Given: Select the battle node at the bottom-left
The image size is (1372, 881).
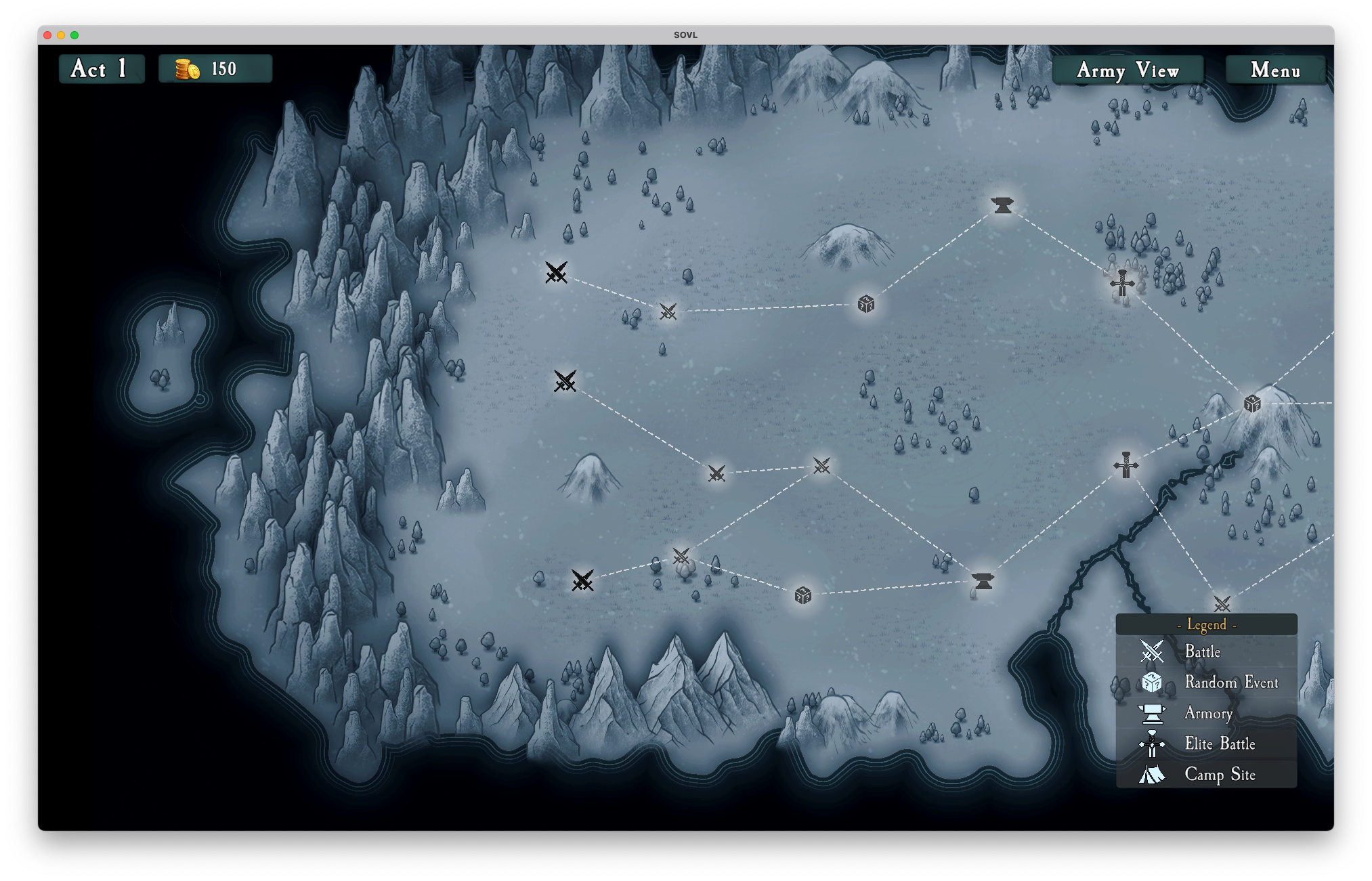Looking at the screenshot, I should click(x=584, y=581).
